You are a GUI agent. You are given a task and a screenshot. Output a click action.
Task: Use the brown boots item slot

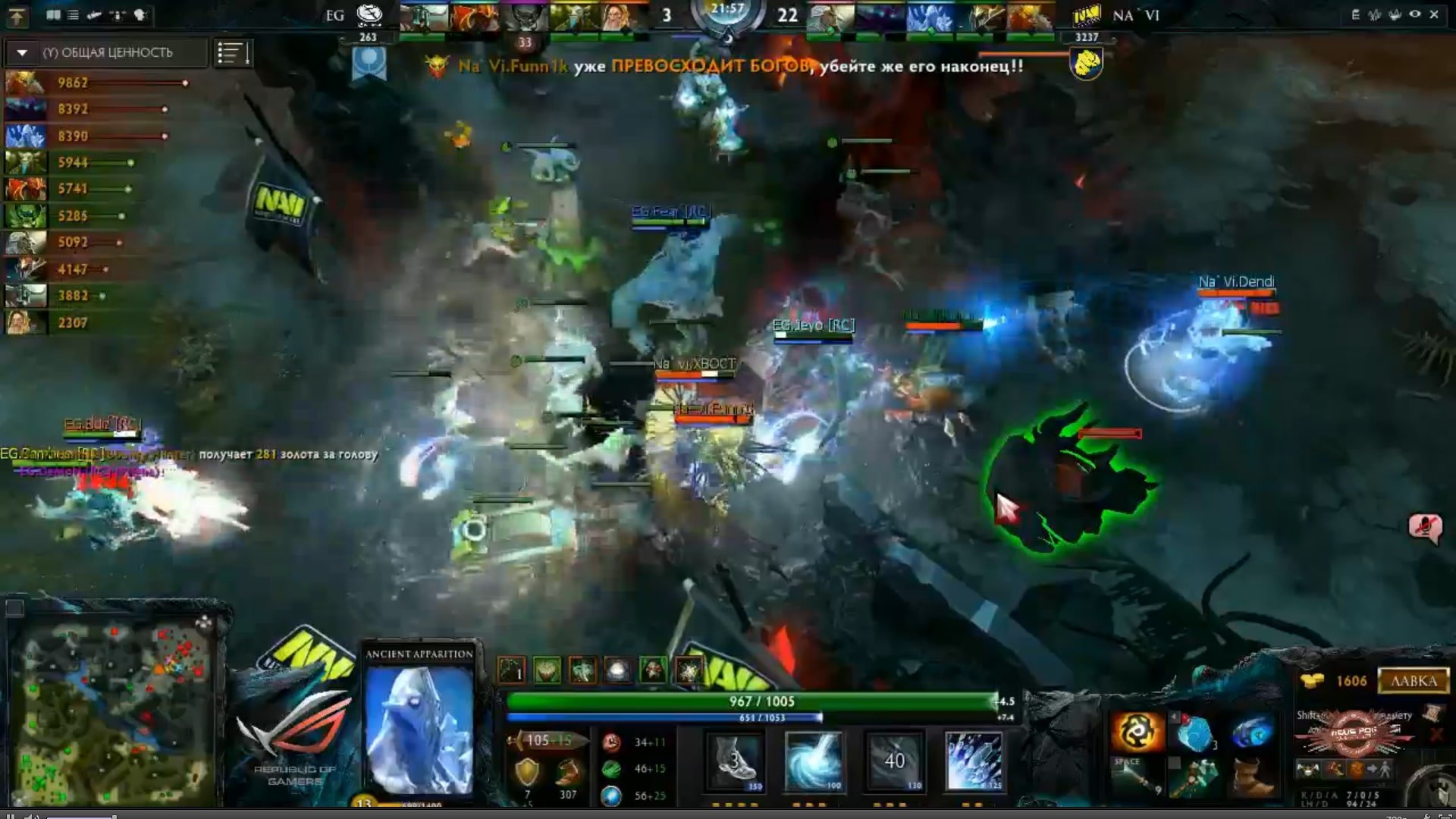(x=1251, y=777)
